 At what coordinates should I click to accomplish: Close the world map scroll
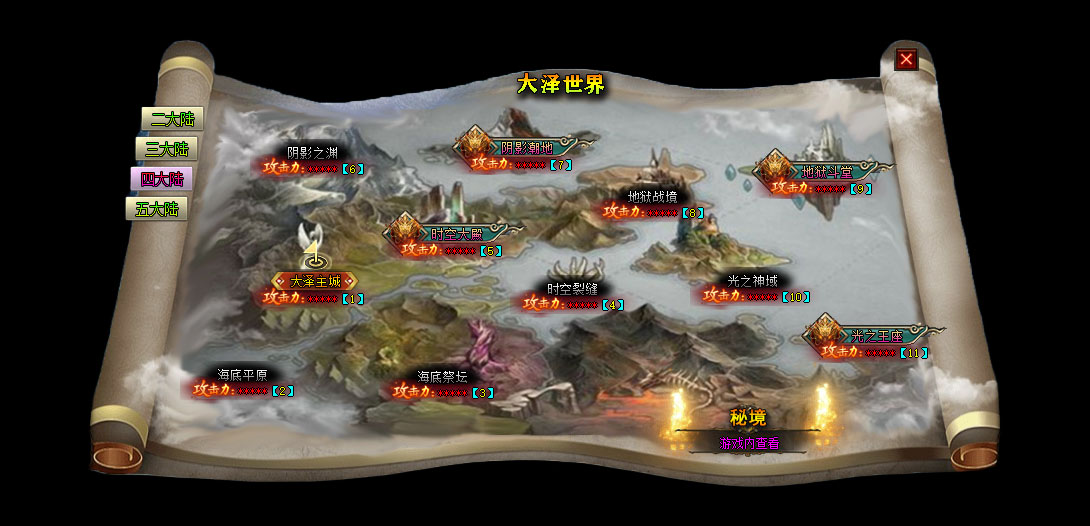click(x=906, y=59)
